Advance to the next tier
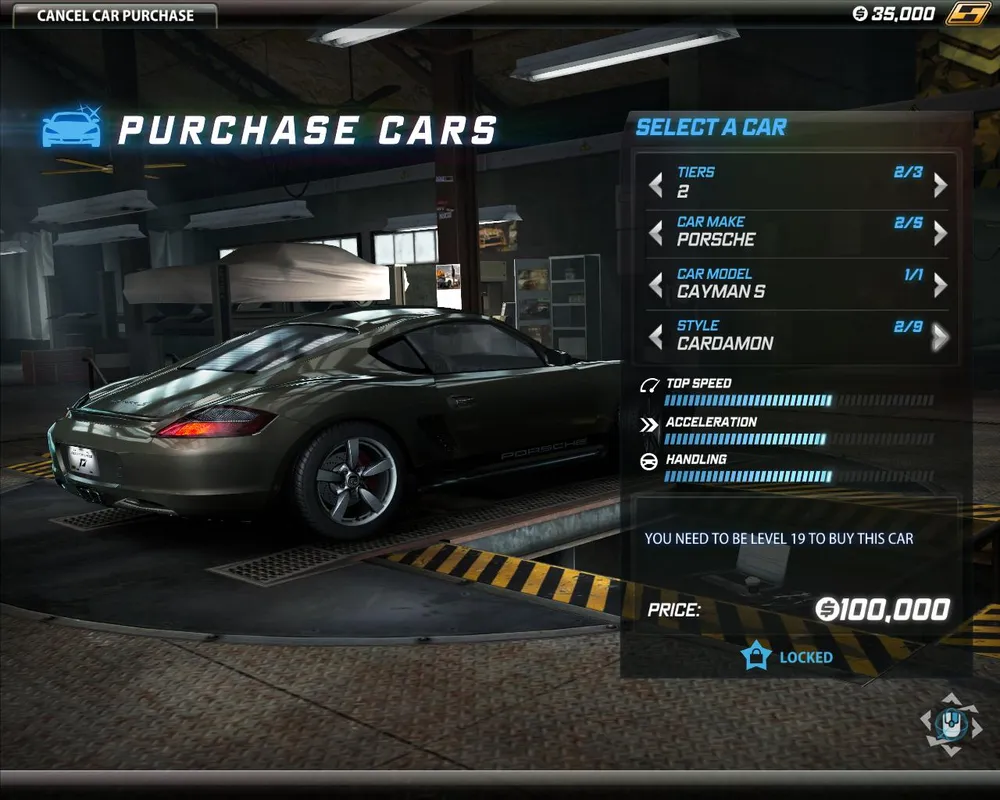 940,184
